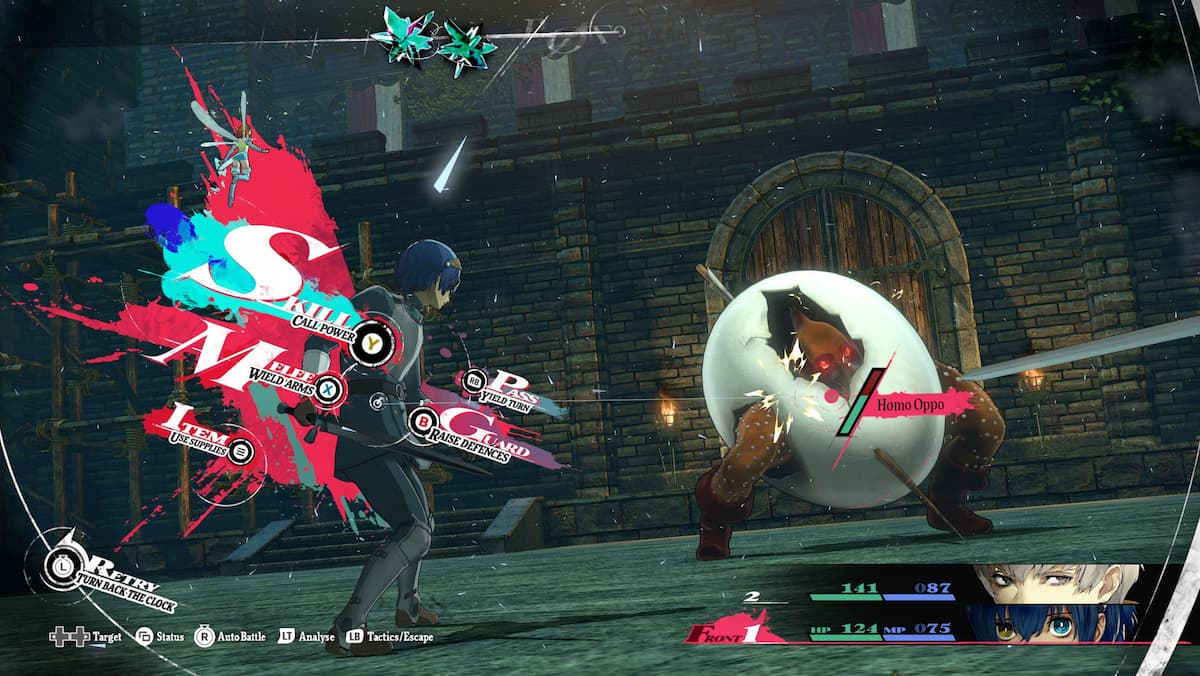Choose the Skill command
The image size is (1200, 676).
[x=372, y=342]
